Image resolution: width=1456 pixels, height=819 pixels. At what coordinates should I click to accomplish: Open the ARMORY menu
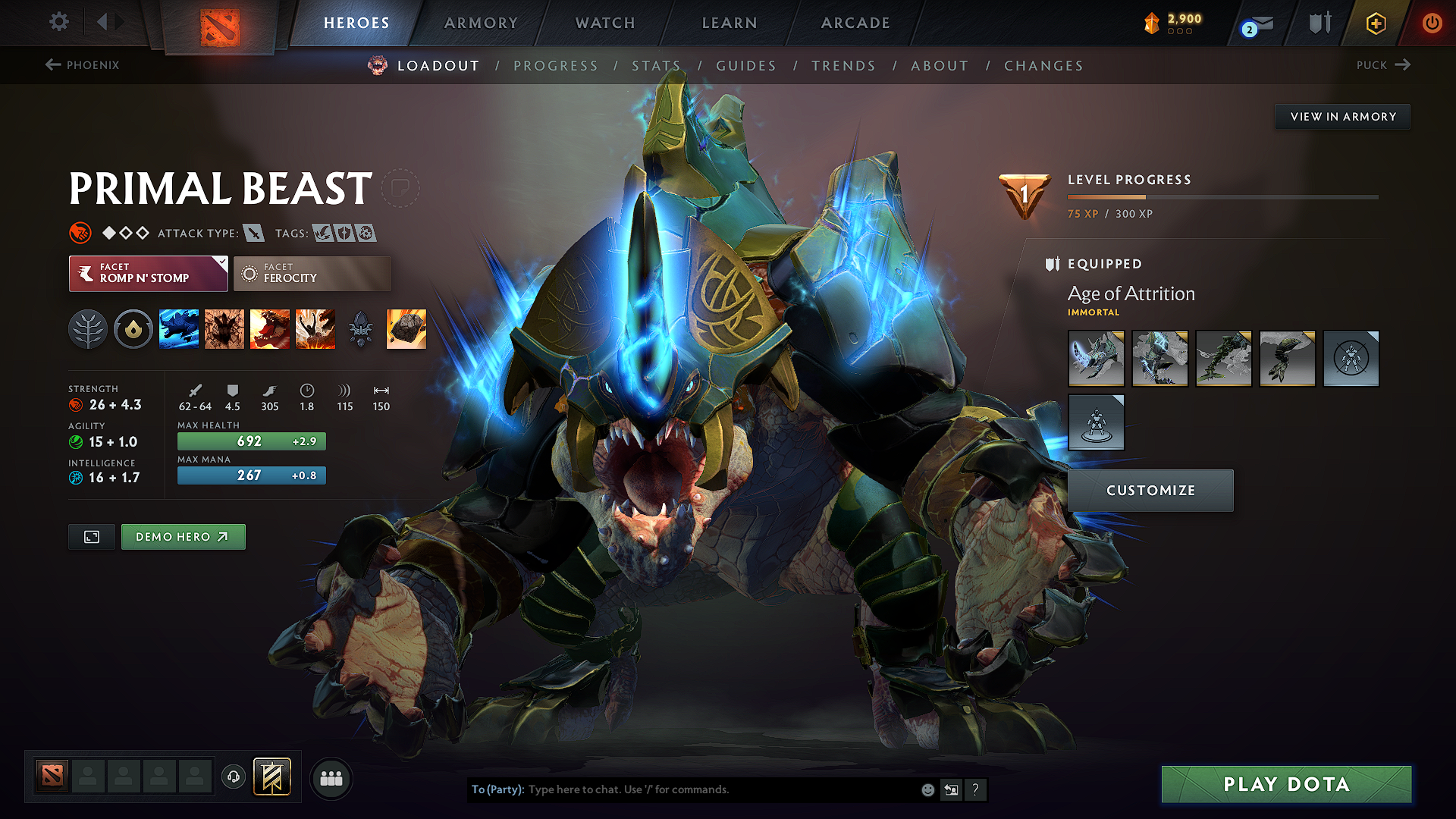[481, 23]
